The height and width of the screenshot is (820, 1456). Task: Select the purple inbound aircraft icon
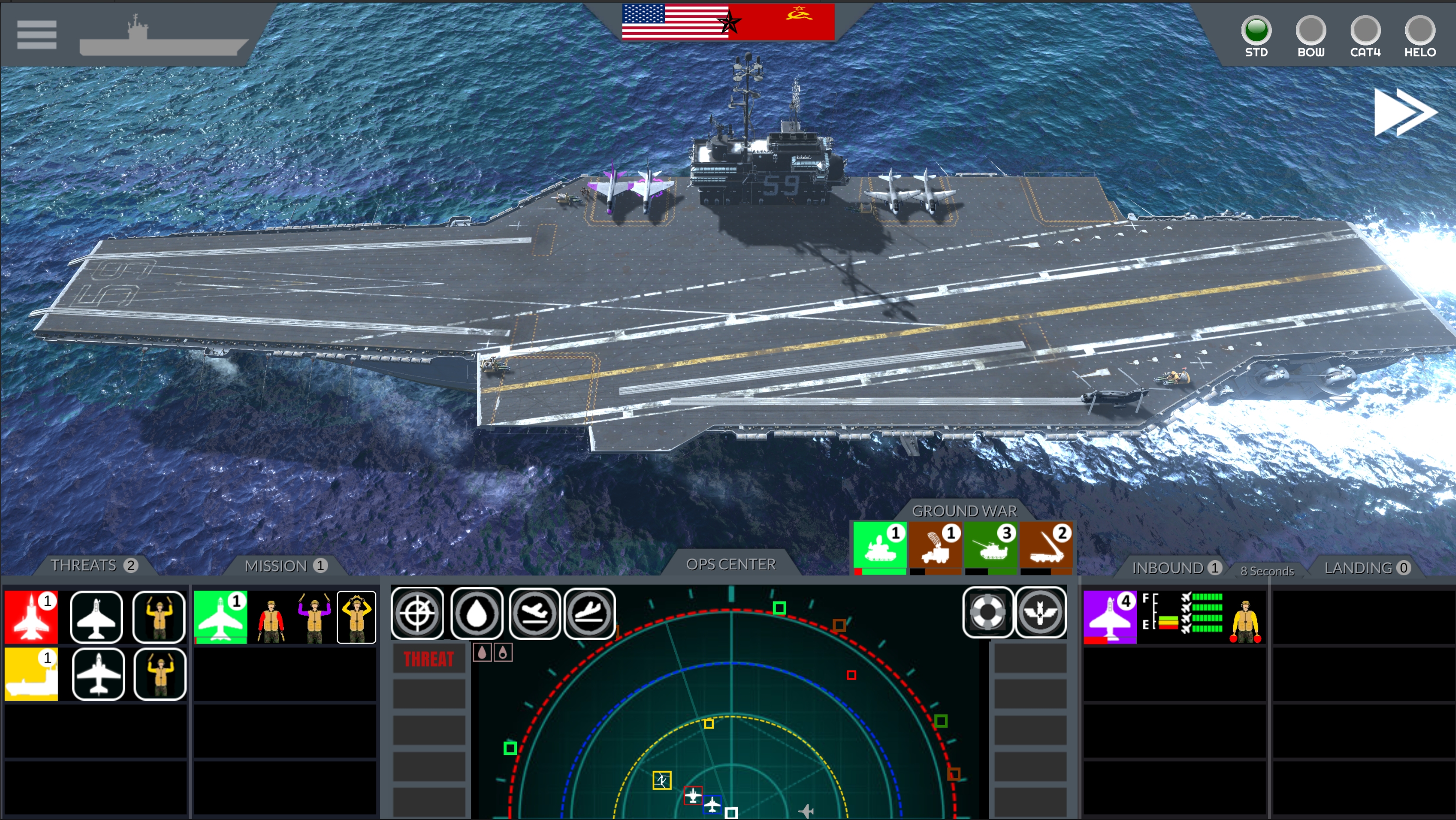coord(1110,617)
